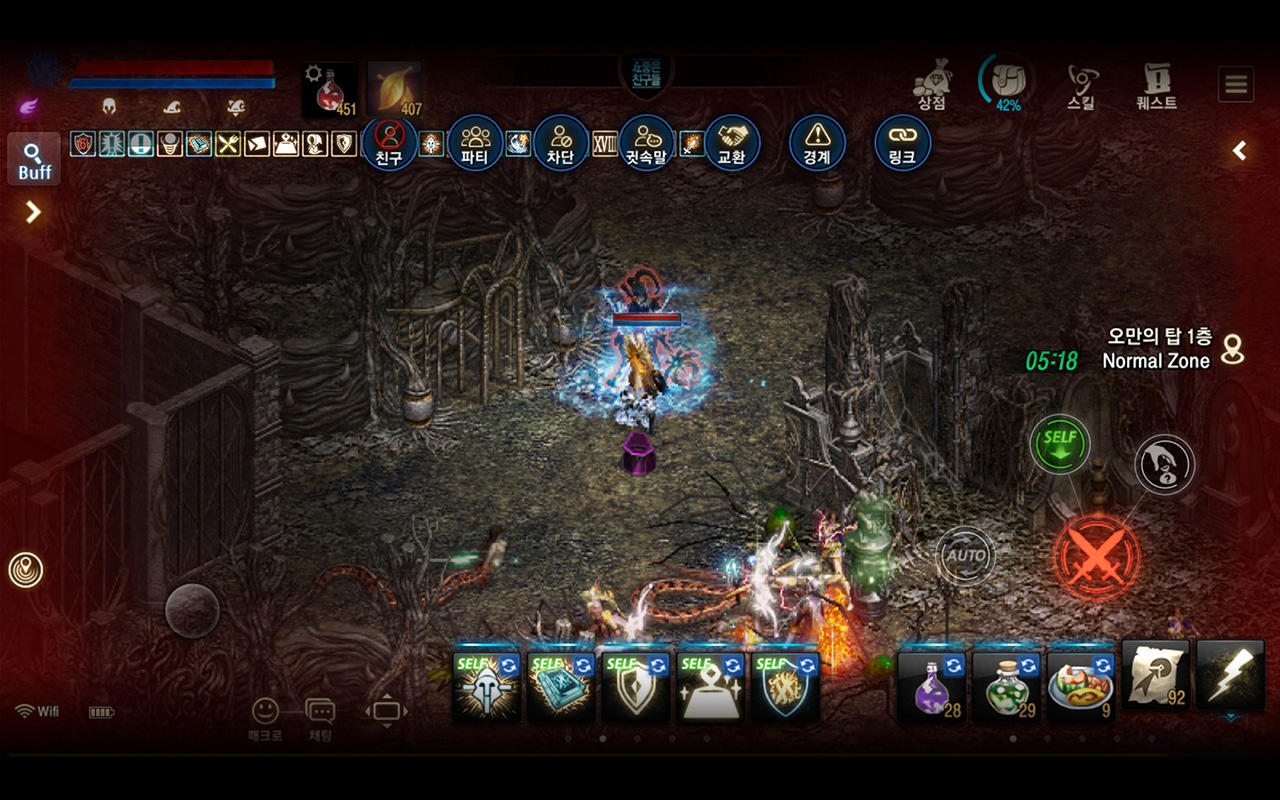Toggle the 경계 (Alert) warning button
This screenshot has width=1280, height=800.
tap(818, 142)
